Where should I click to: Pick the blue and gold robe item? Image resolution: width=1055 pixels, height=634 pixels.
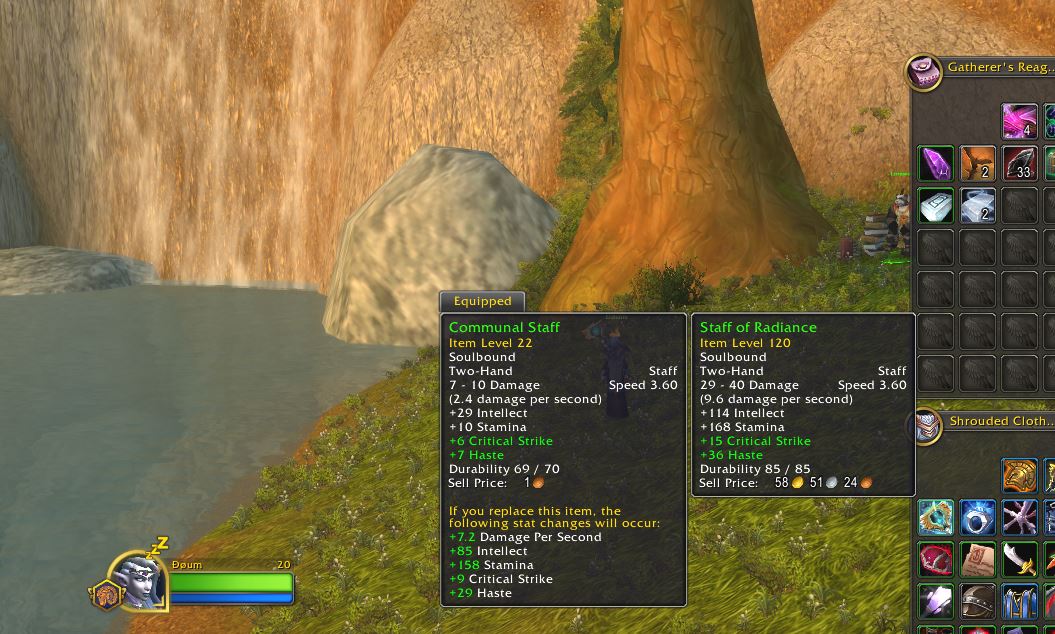tap(1020, 601)
